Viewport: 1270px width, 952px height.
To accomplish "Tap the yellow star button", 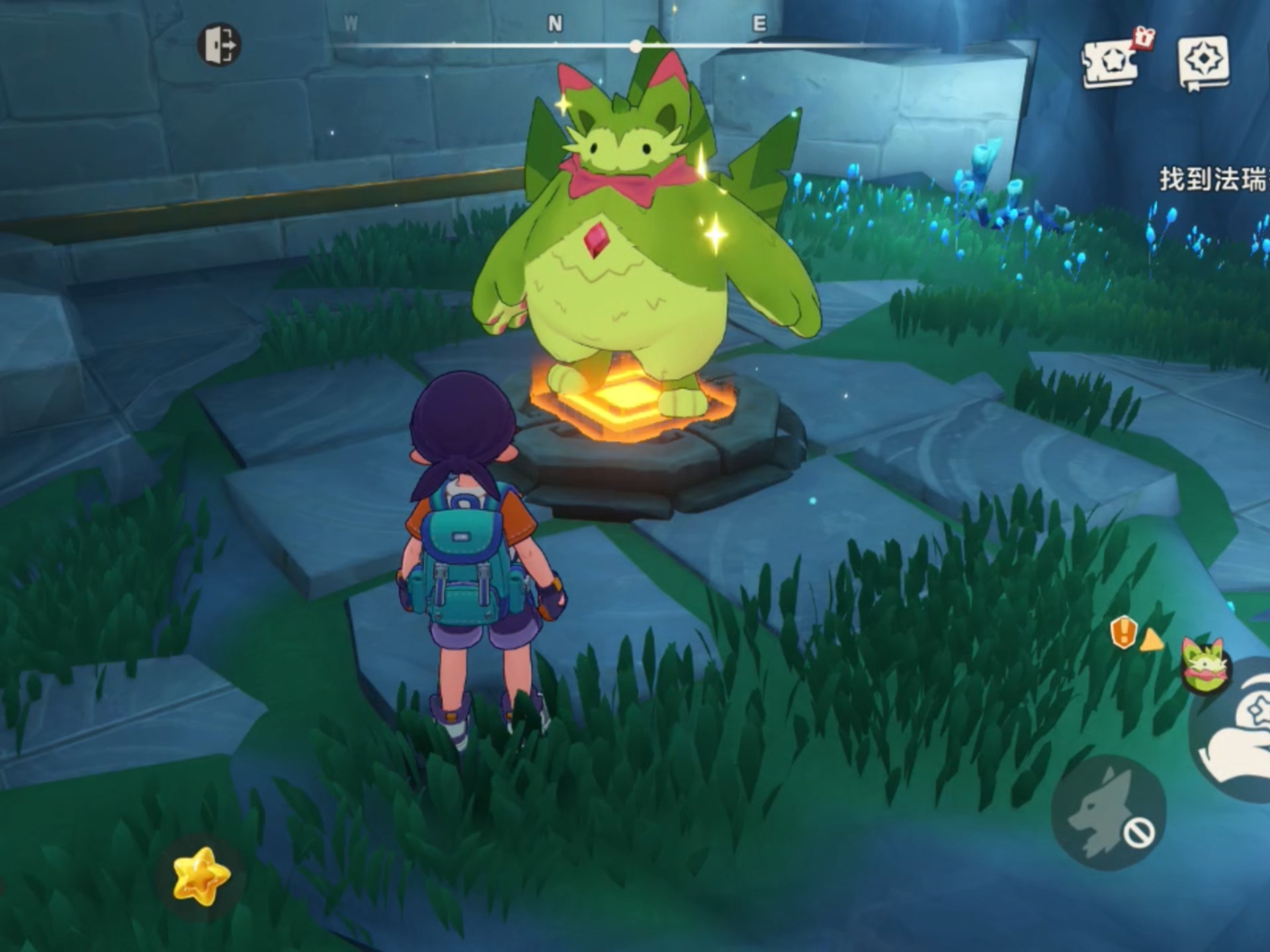I will click(x=201, y=875).
